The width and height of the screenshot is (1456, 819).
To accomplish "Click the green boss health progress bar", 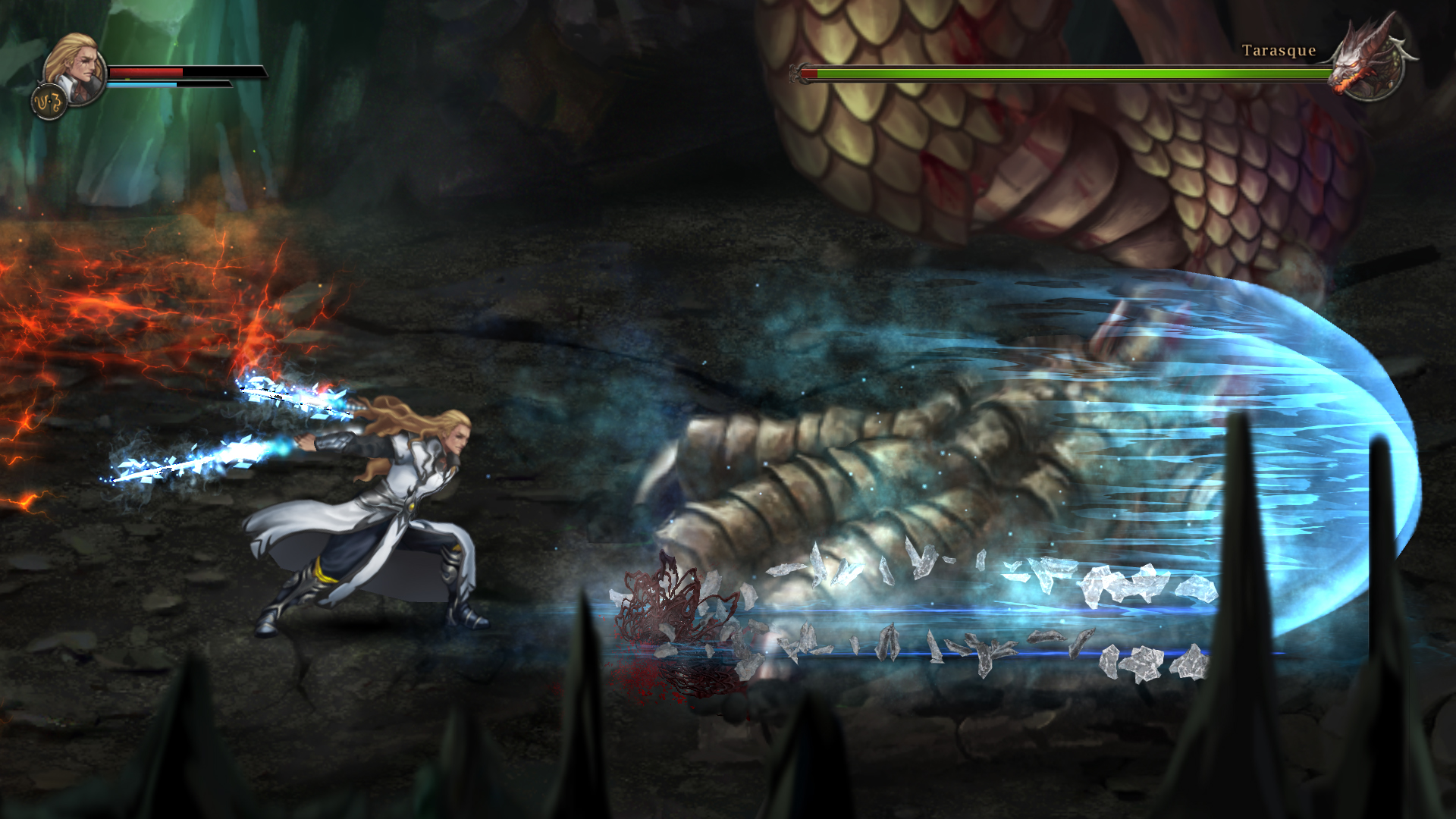I will pyautogui.click(x=1062, y=75).
